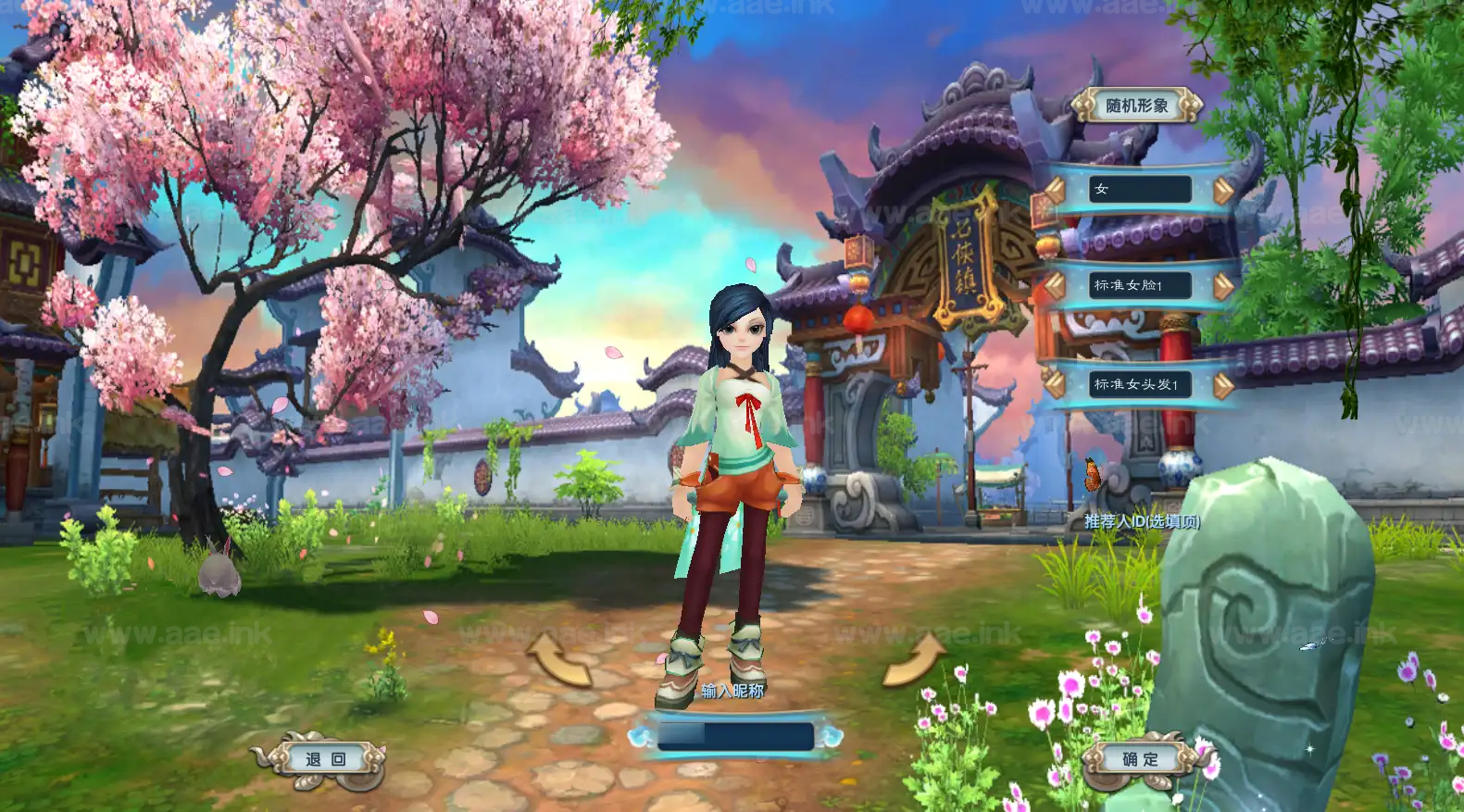Click the right arrow beside the 女 gender field
The image size is (1464, 812).
click(x=1221, y=189)
